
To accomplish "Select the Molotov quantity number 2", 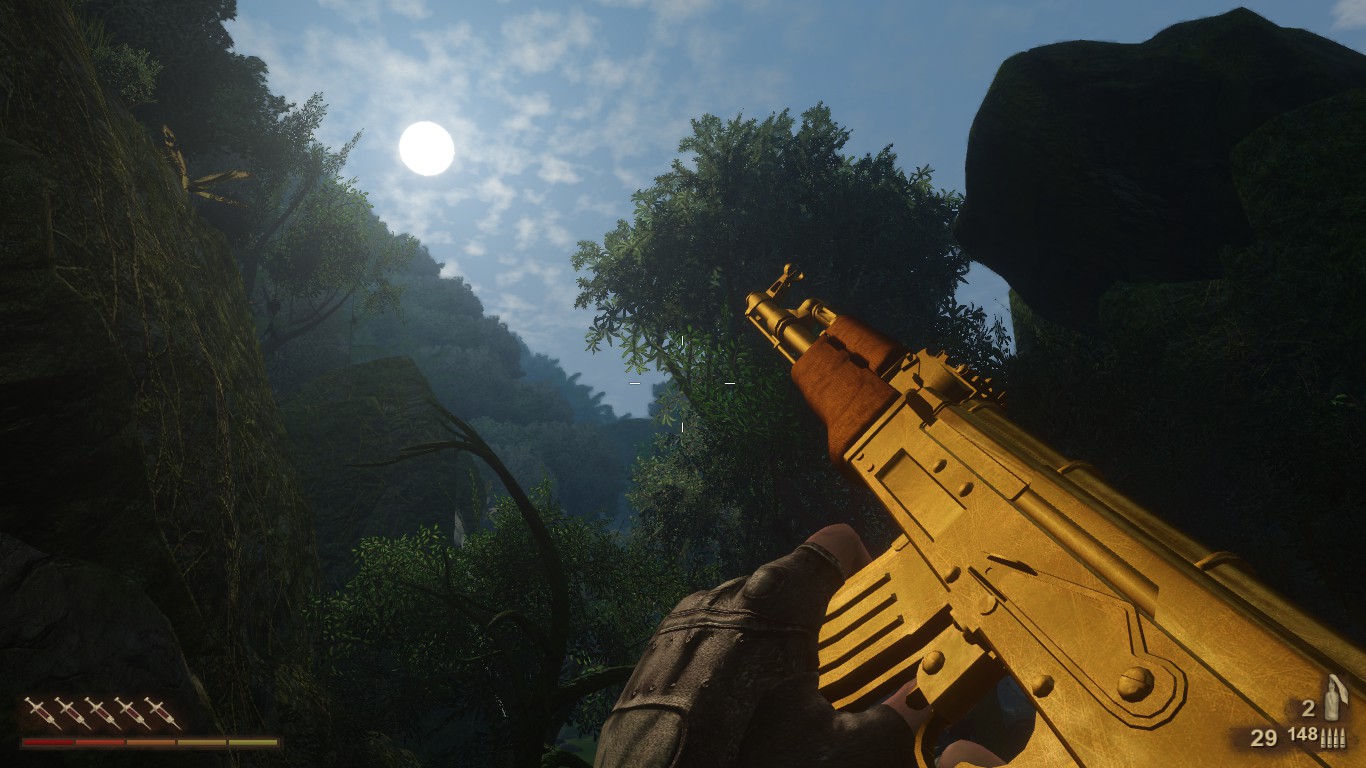I will coord(1308,709).
